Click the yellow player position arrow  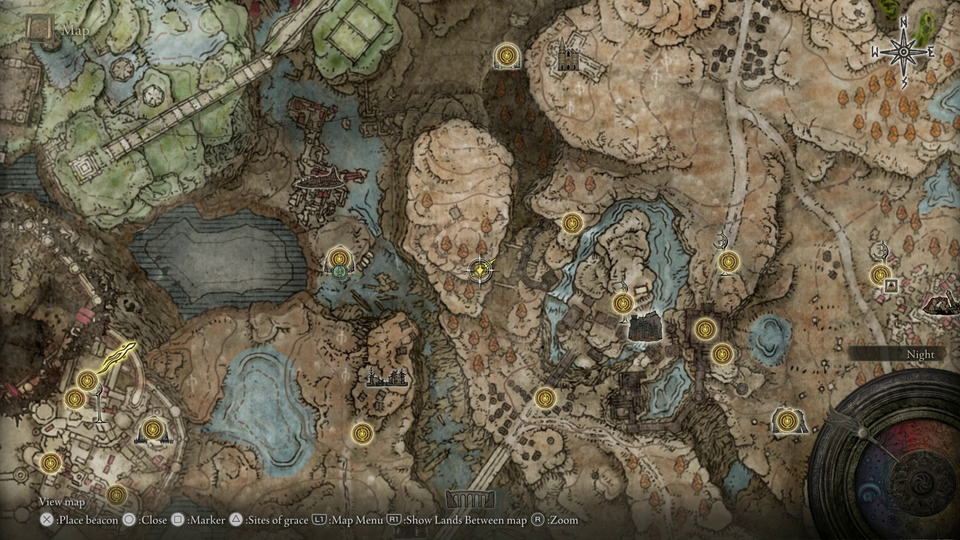tap(122, 353)
